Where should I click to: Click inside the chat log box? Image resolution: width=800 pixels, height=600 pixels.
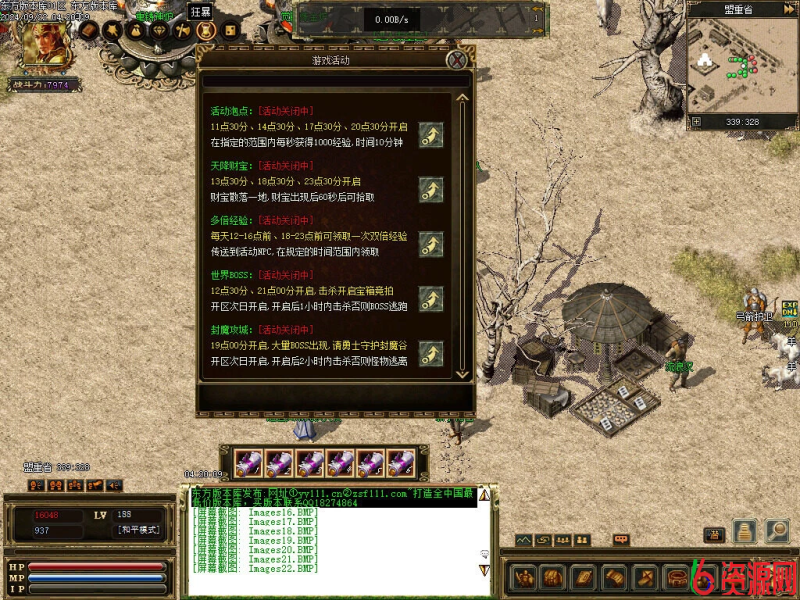[x=330, y=545]
